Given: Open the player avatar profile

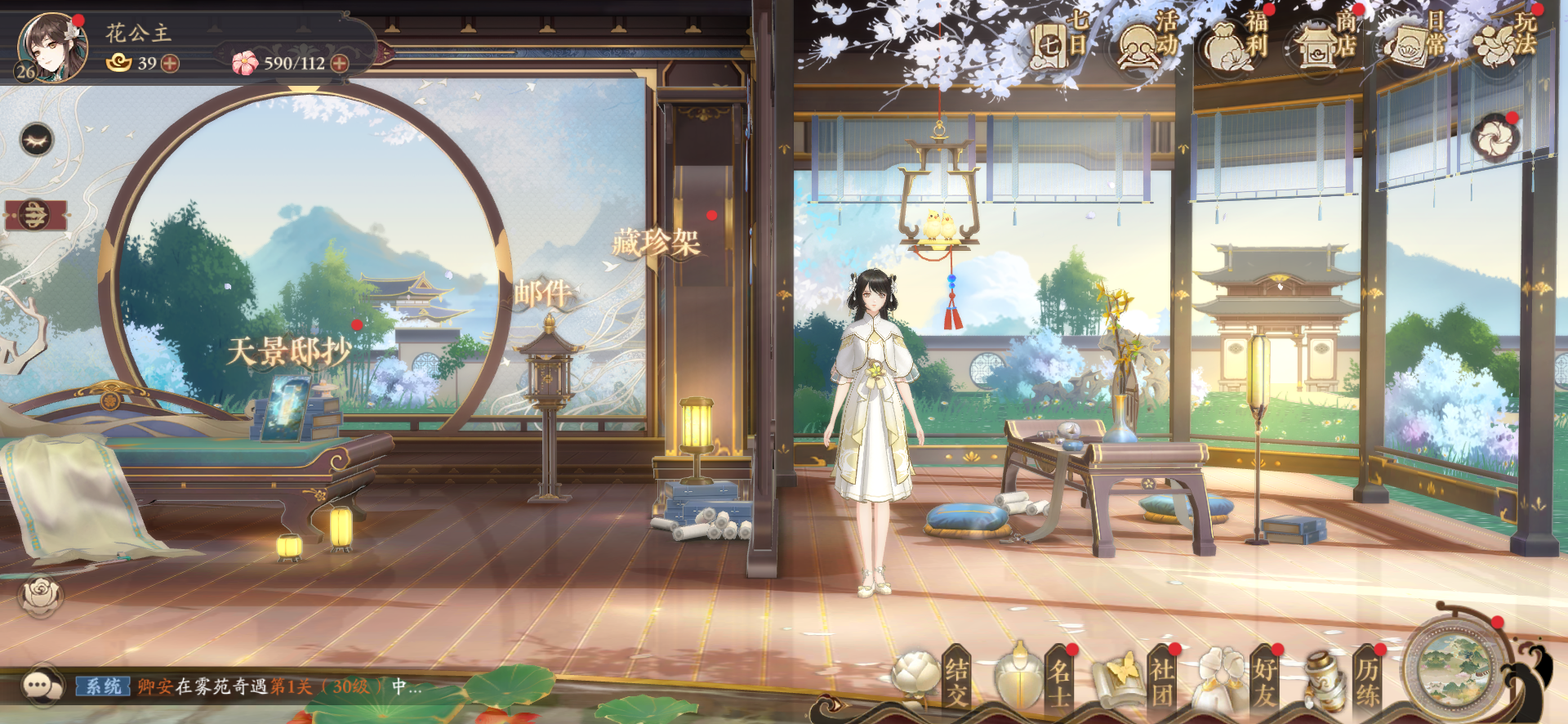Looking at the screenshot, I should point(51,47).
